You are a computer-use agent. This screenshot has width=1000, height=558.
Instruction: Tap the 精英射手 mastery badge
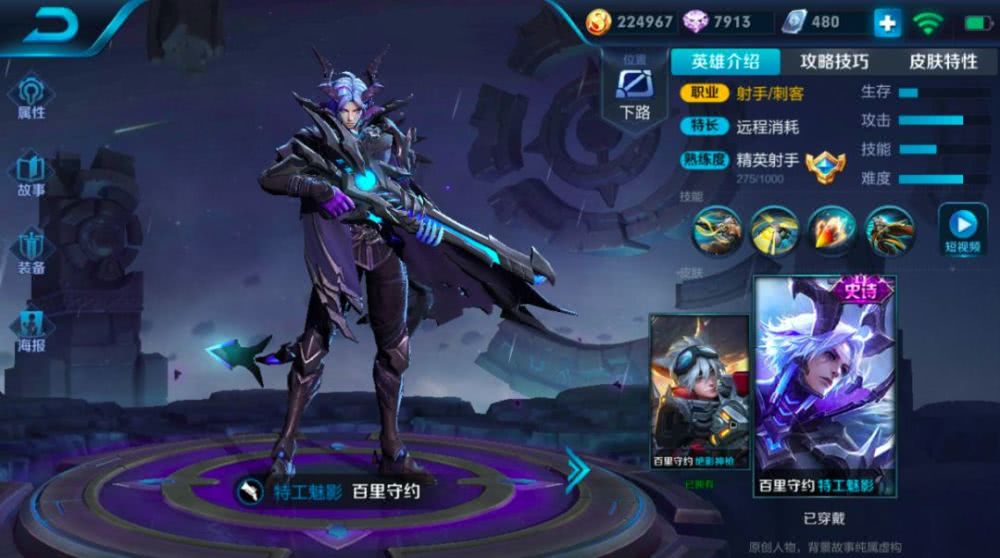click(825, 165)
